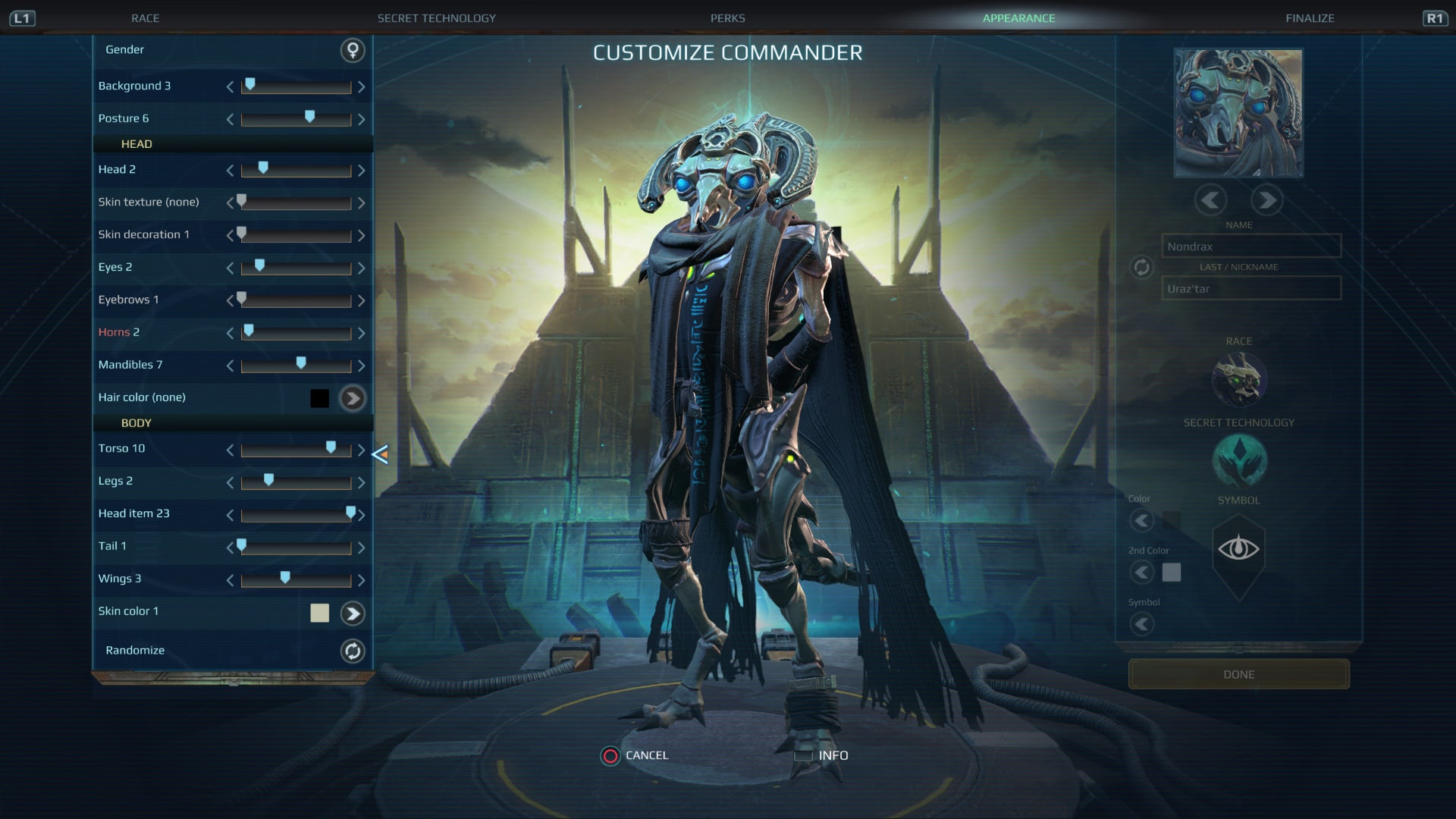Click right chevron next to commander portrait
This screenshot has width=1456, height=819.
(x=1266, y=200)
